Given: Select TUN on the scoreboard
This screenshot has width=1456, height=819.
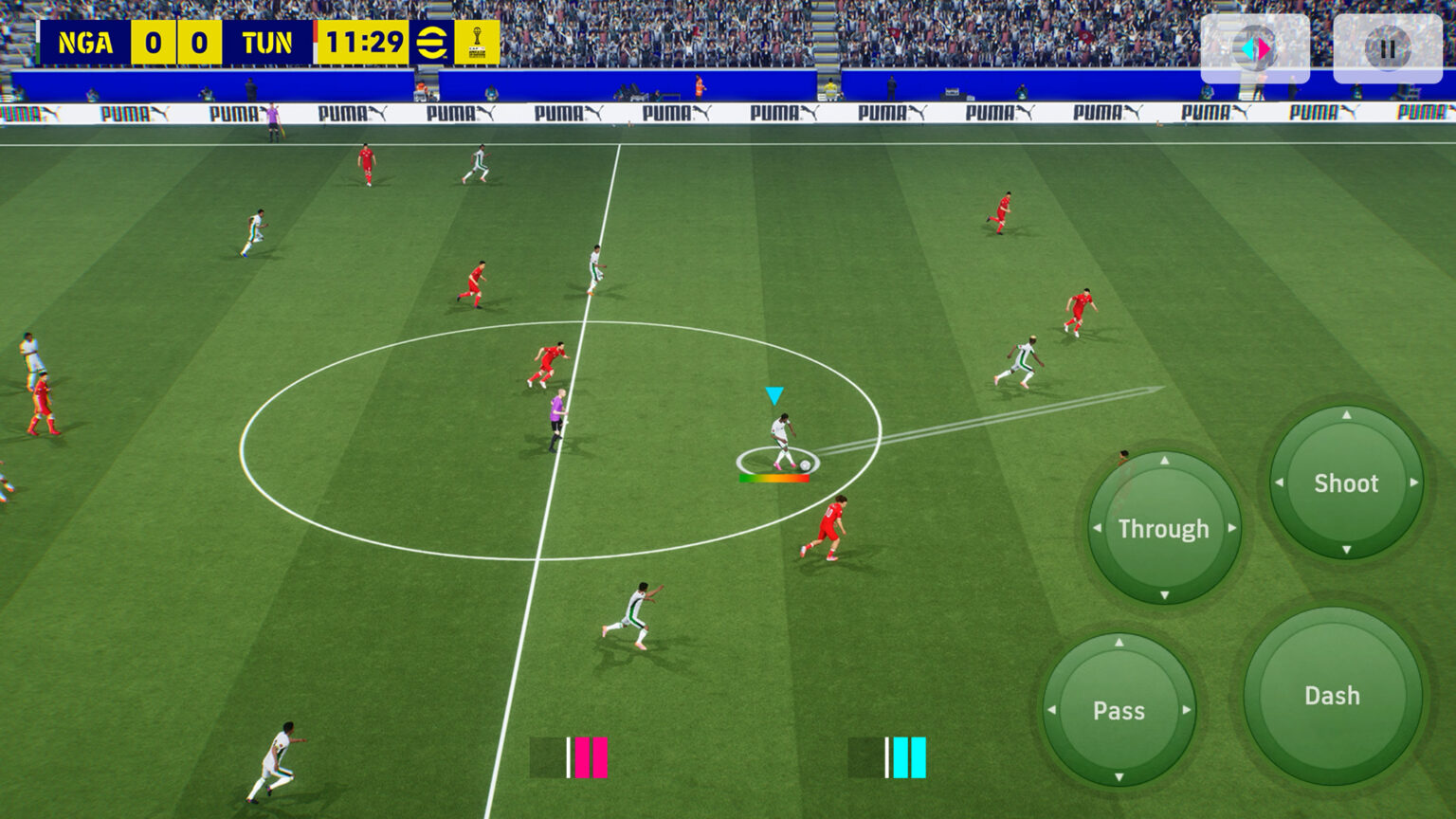Looking at the screenshot, I should click(x=268, y=42).
